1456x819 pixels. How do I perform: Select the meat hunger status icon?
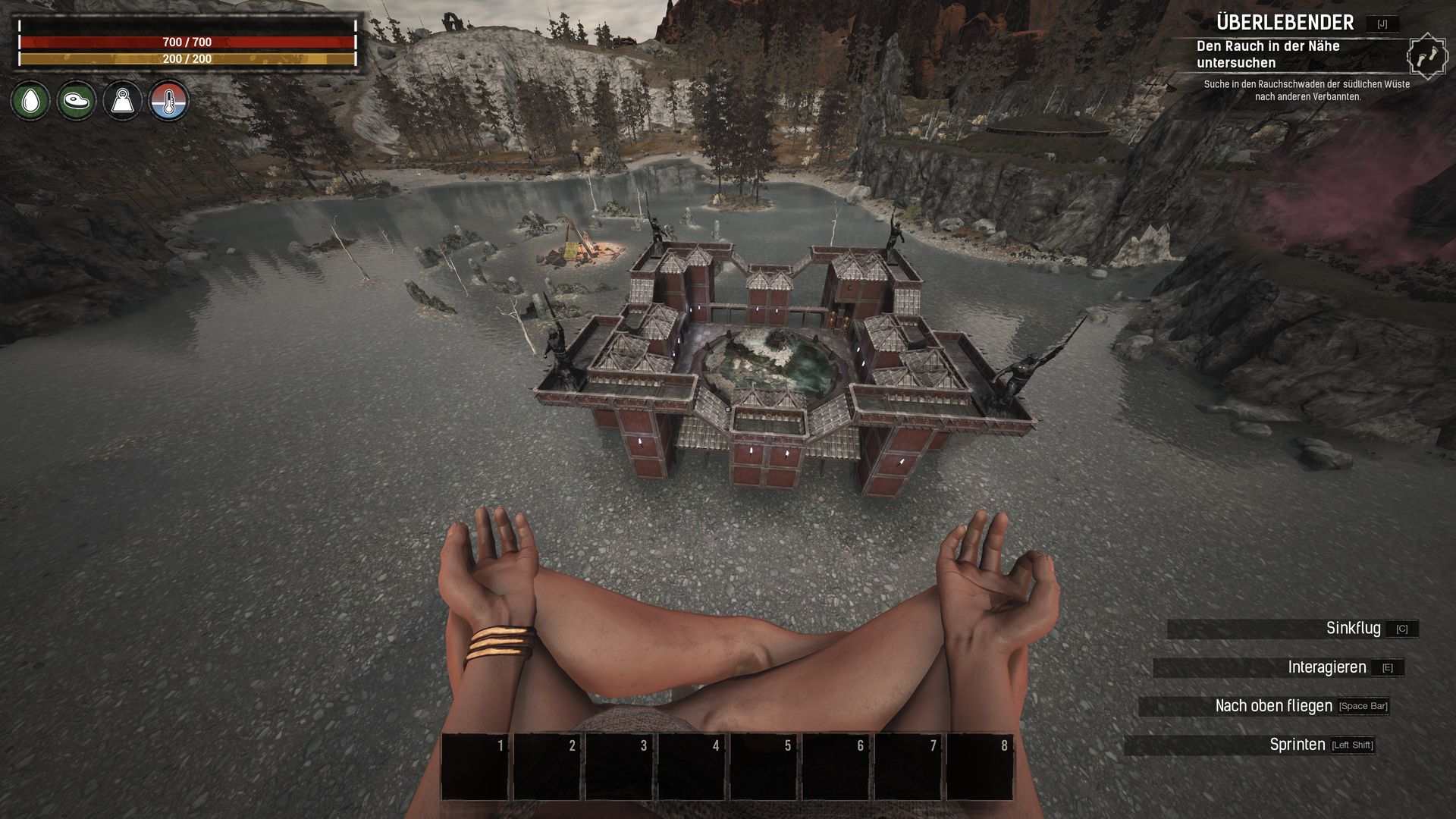(x=77, y=101)
